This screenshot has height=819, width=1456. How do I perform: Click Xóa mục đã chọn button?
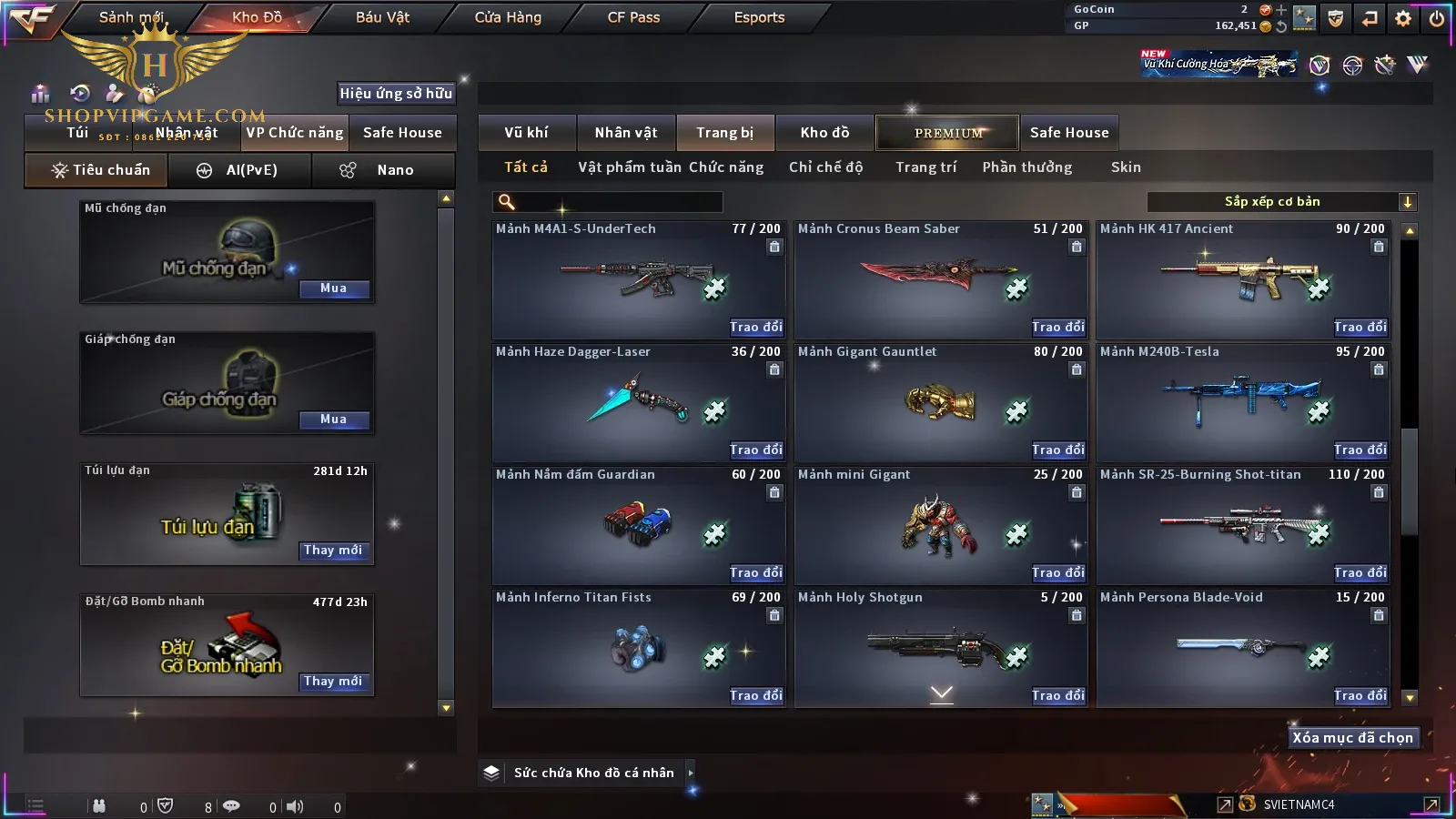point(1352,738)
